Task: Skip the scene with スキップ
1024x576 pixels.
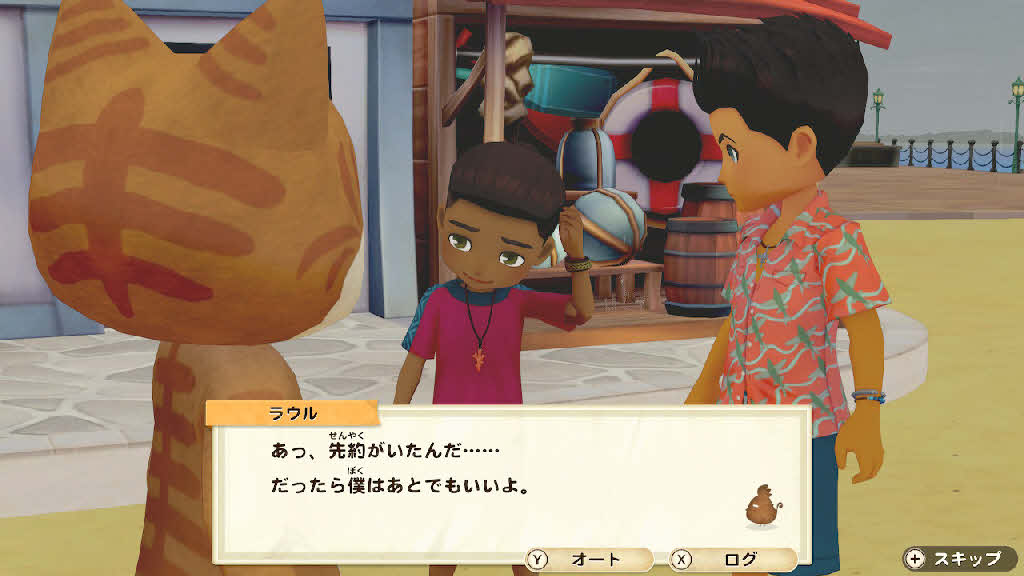Action: coord(958,559)
